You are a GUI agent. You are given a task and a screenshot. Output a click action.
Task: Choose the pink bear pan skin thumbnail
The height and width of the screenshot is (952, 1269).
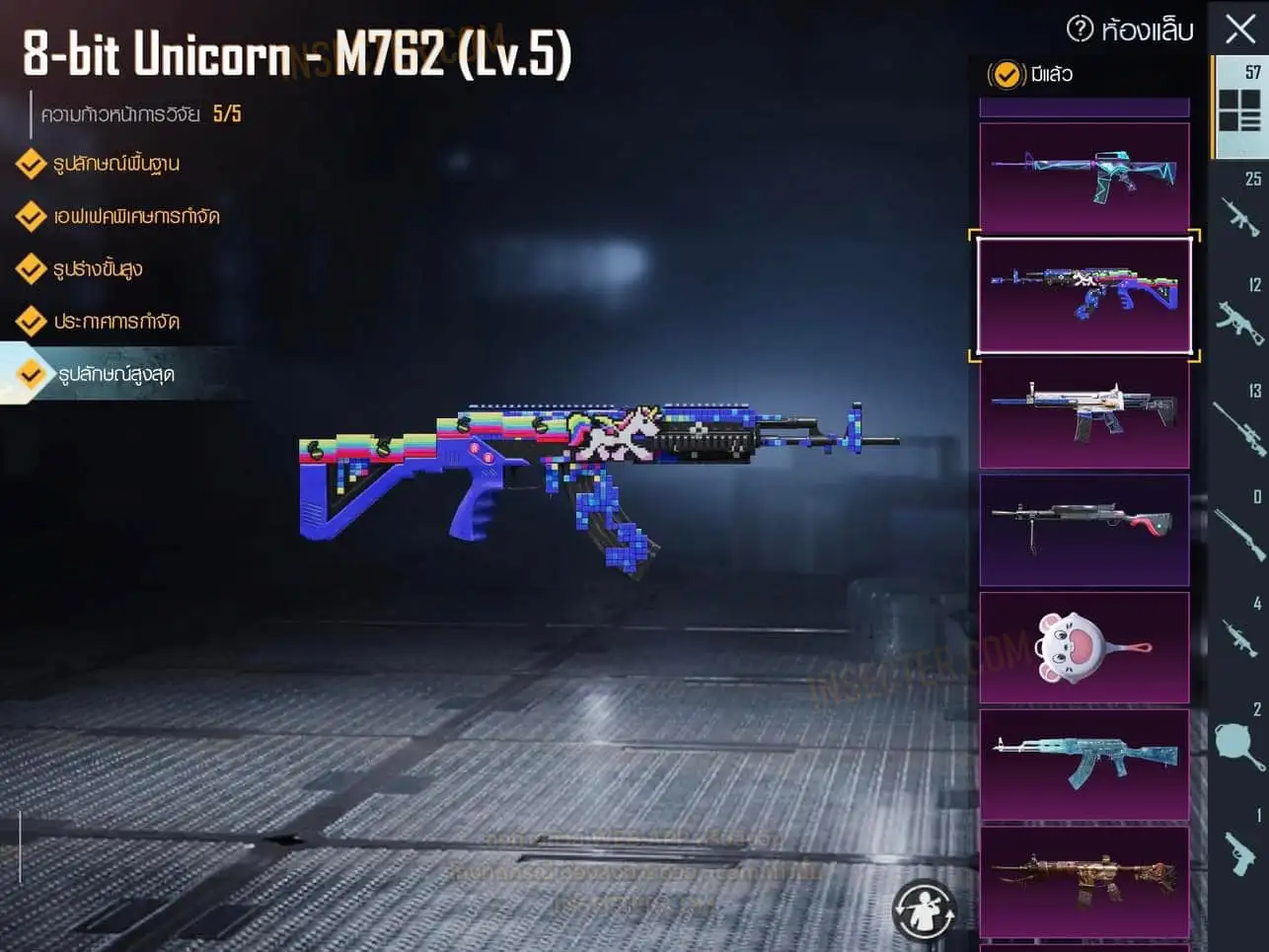coord(1083,648)
